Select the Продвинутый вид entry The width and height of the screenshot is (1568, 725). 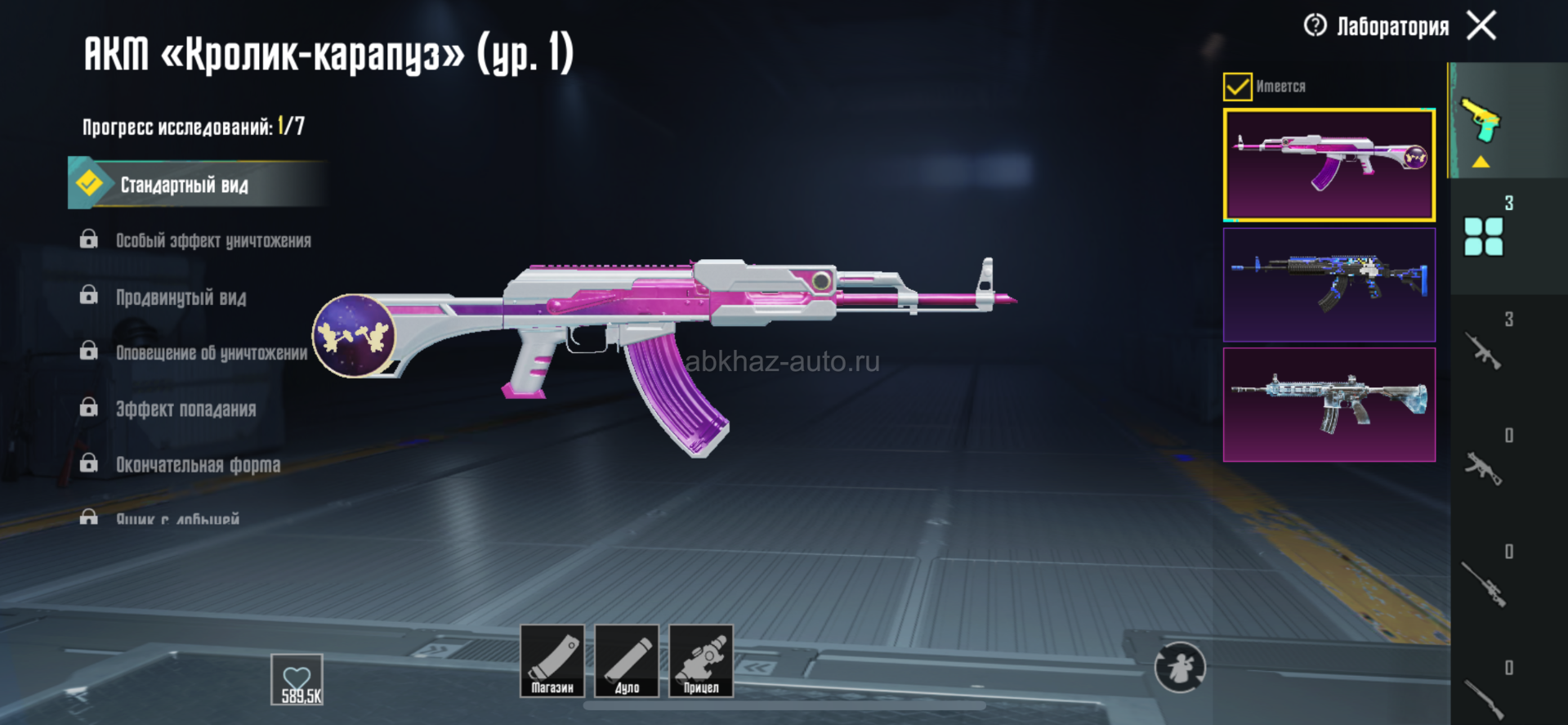pyautogui.click(x=181, y=297)
